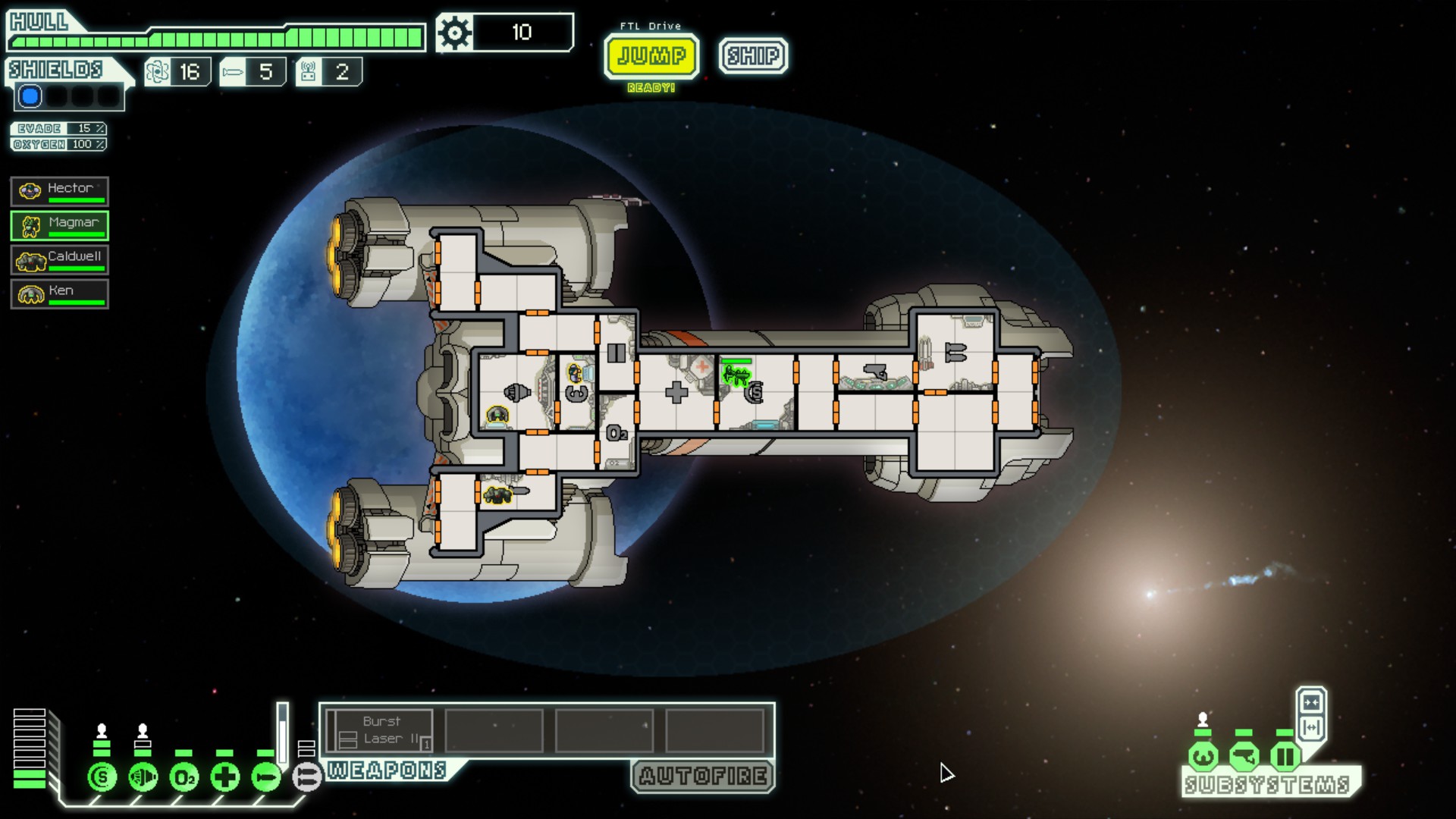Image resolution: width=1456 pixels, height=819 pixels.
Task: Select crew member Hector from the list
Action: click(x=60, y=191)
